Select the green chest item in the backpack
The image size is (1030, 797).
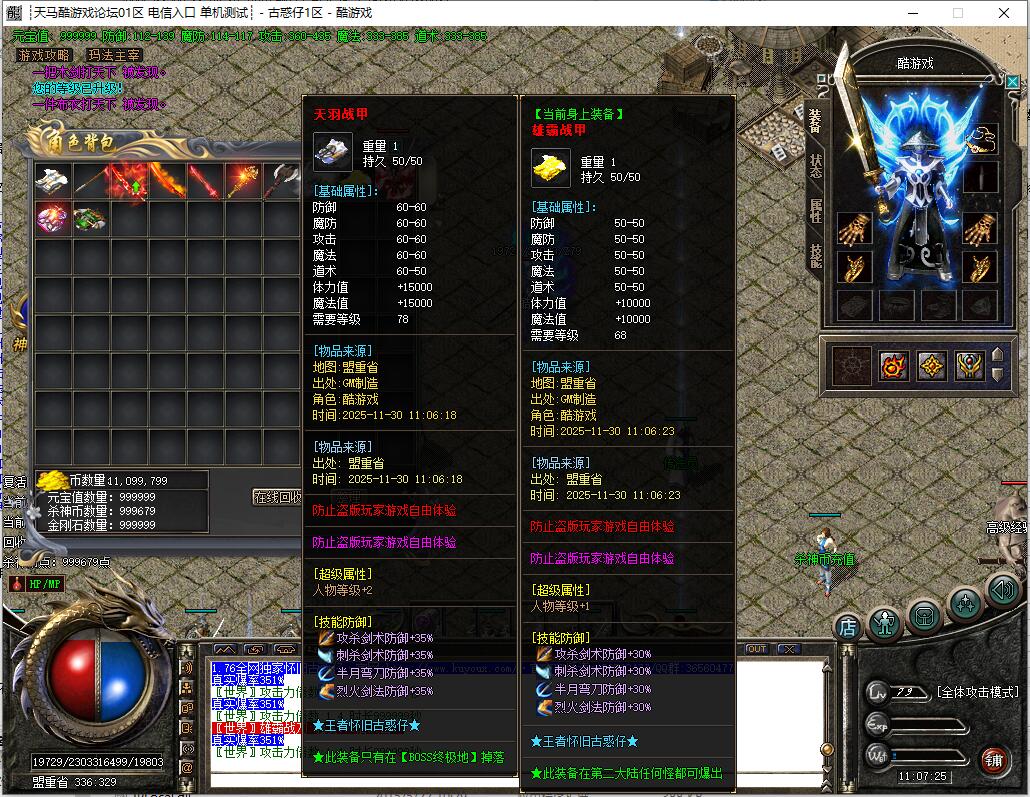(x=90, y=218)
